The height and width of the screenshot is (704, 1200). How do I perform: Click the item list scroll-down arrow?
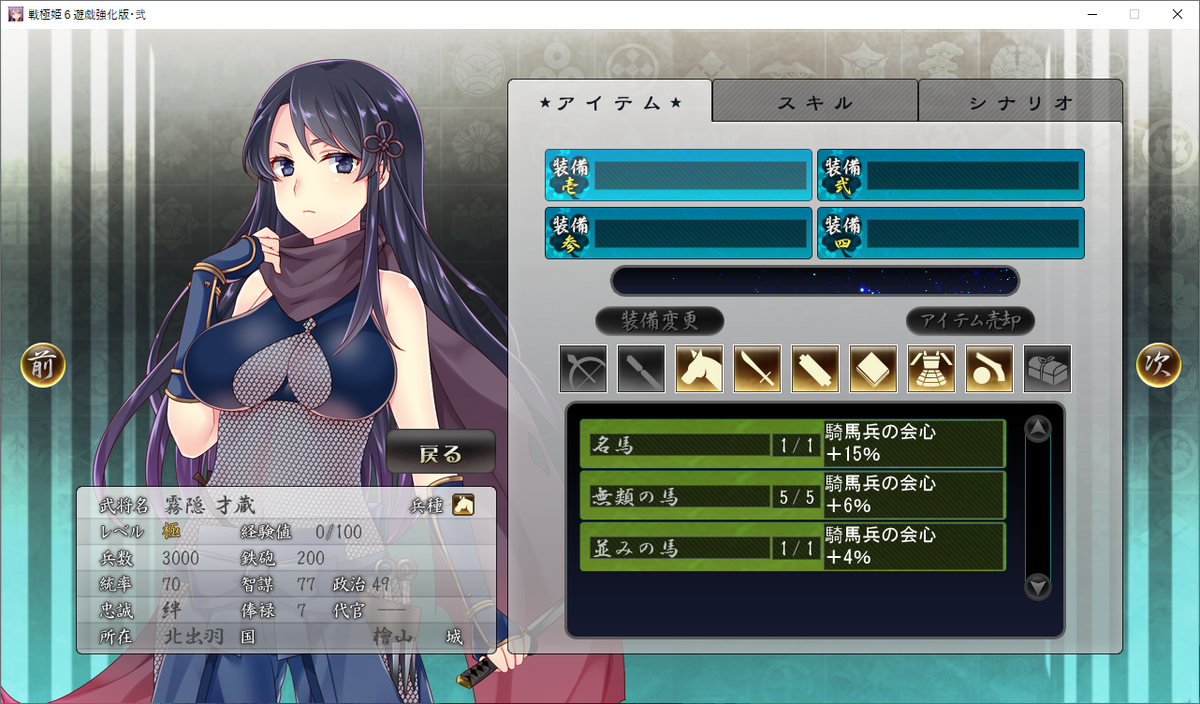coord(1039,586)
